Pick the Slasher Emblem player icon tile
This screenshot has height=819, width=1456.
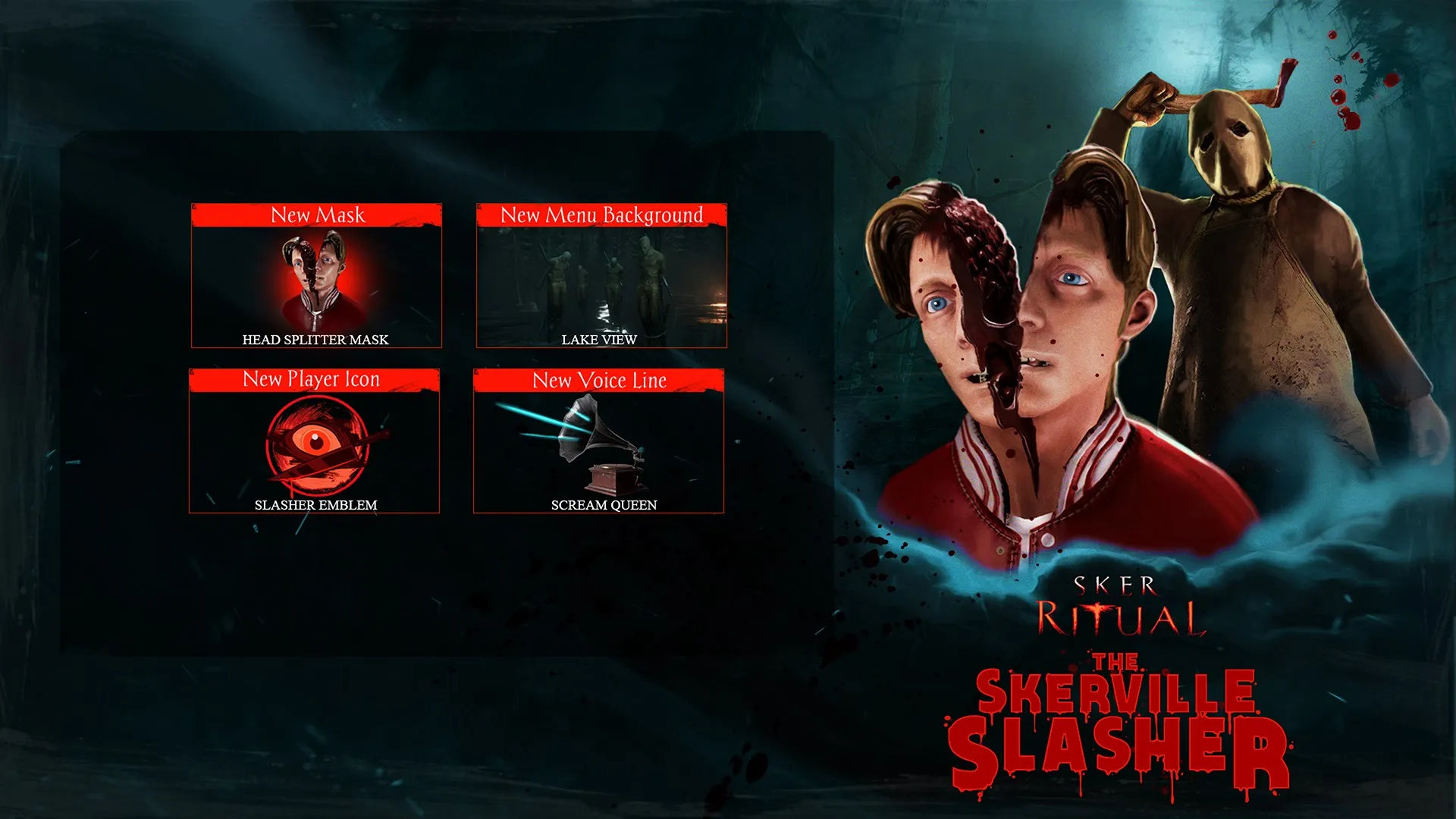tap(315, 442)
